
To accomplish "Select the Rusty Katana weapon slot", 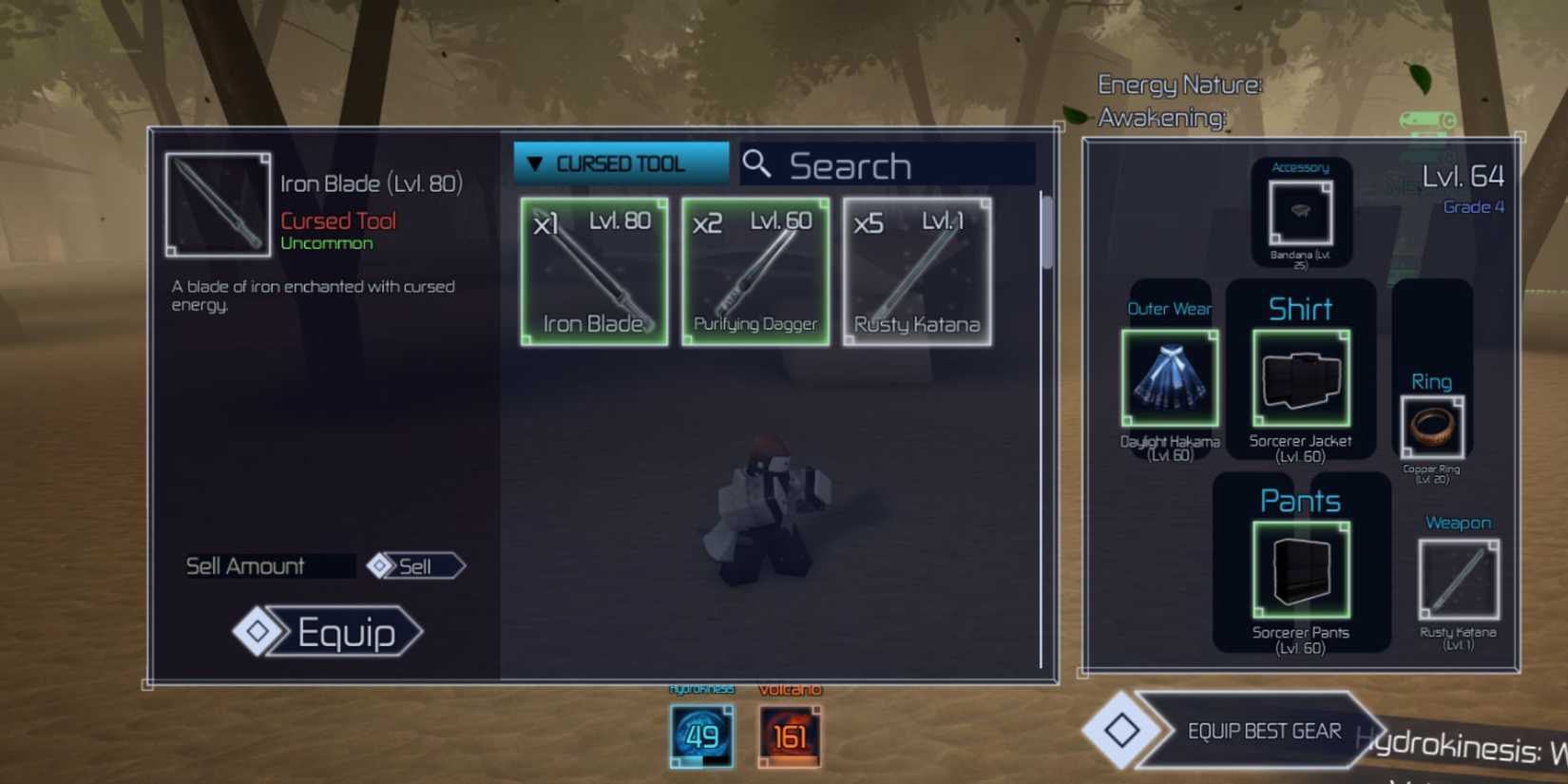I will coord(1458,577).
